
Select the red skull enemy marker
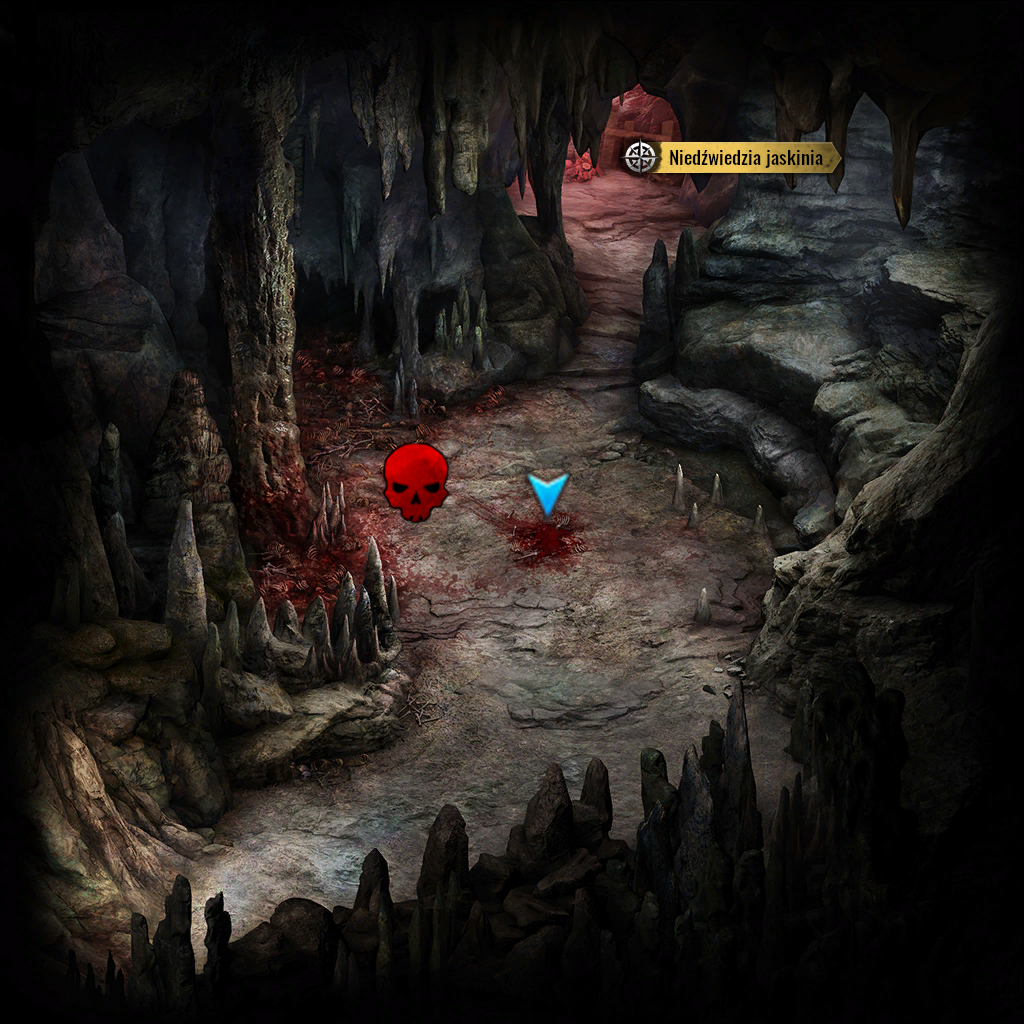point(416,483)
